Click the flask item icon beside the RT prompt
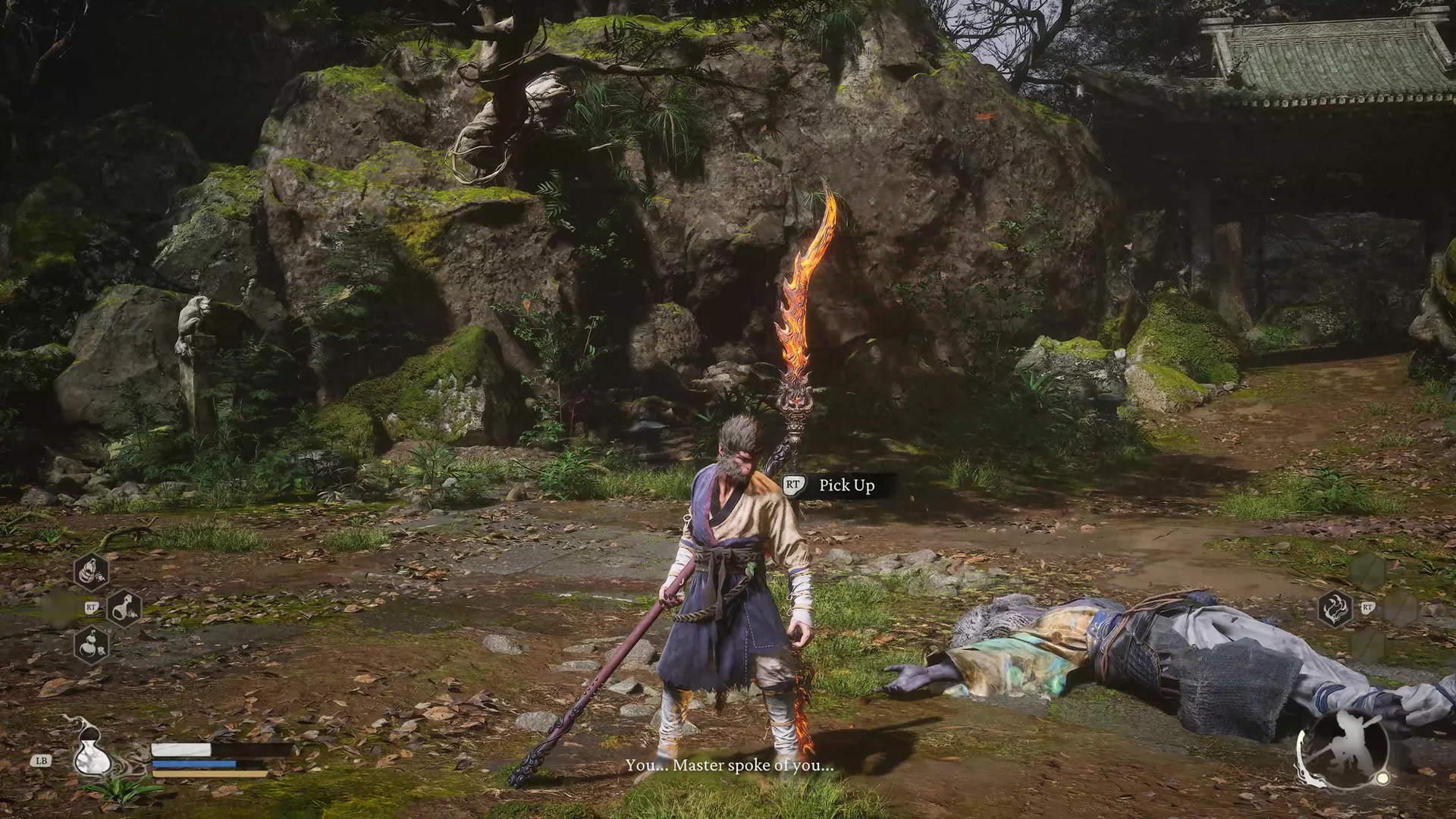 126,610
